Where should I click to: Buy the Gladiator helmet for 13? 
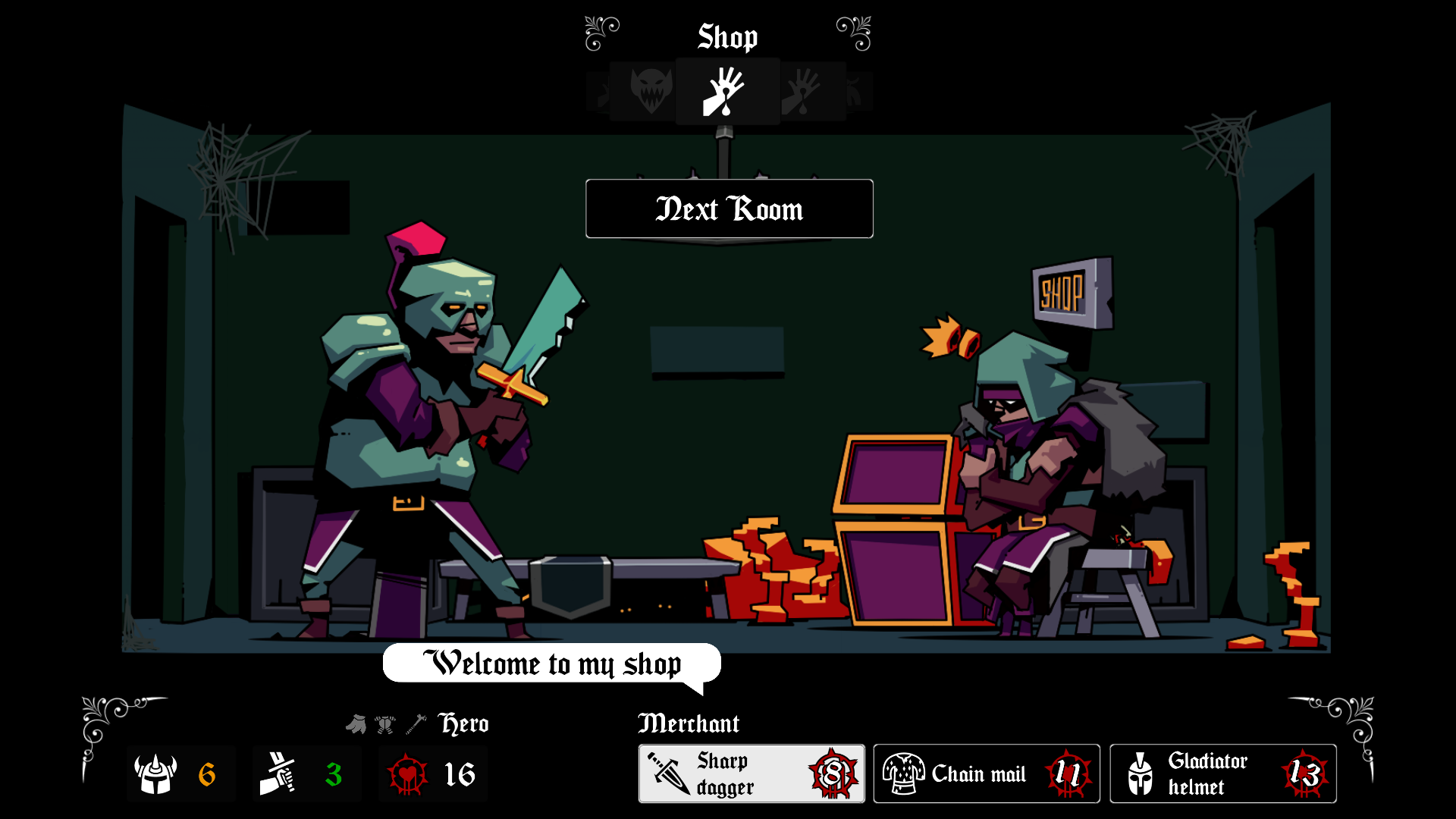pyautogui.click(x=1222, y=773)
